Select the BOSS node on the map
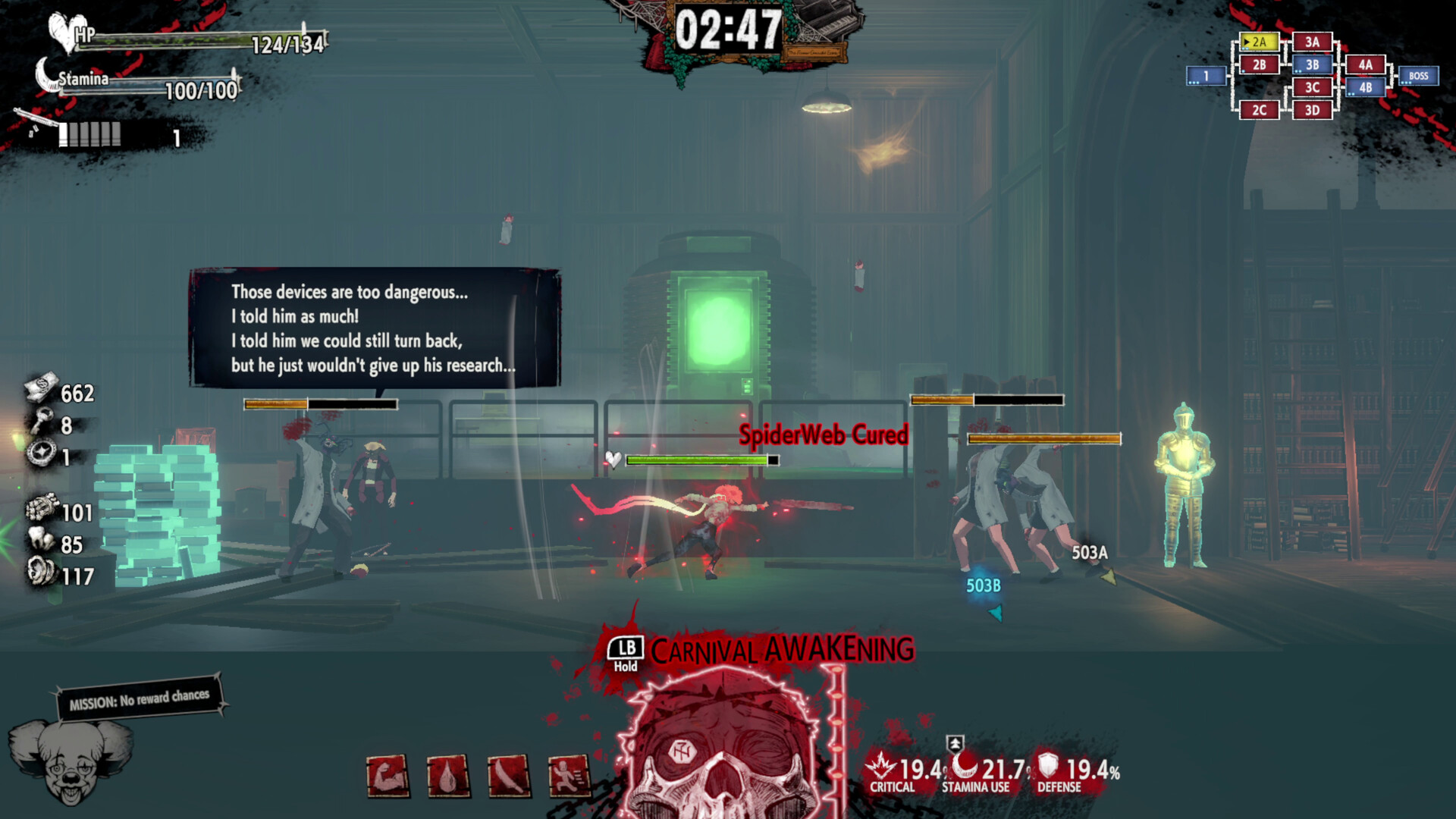1456x819 pixels. [1420, 77]
